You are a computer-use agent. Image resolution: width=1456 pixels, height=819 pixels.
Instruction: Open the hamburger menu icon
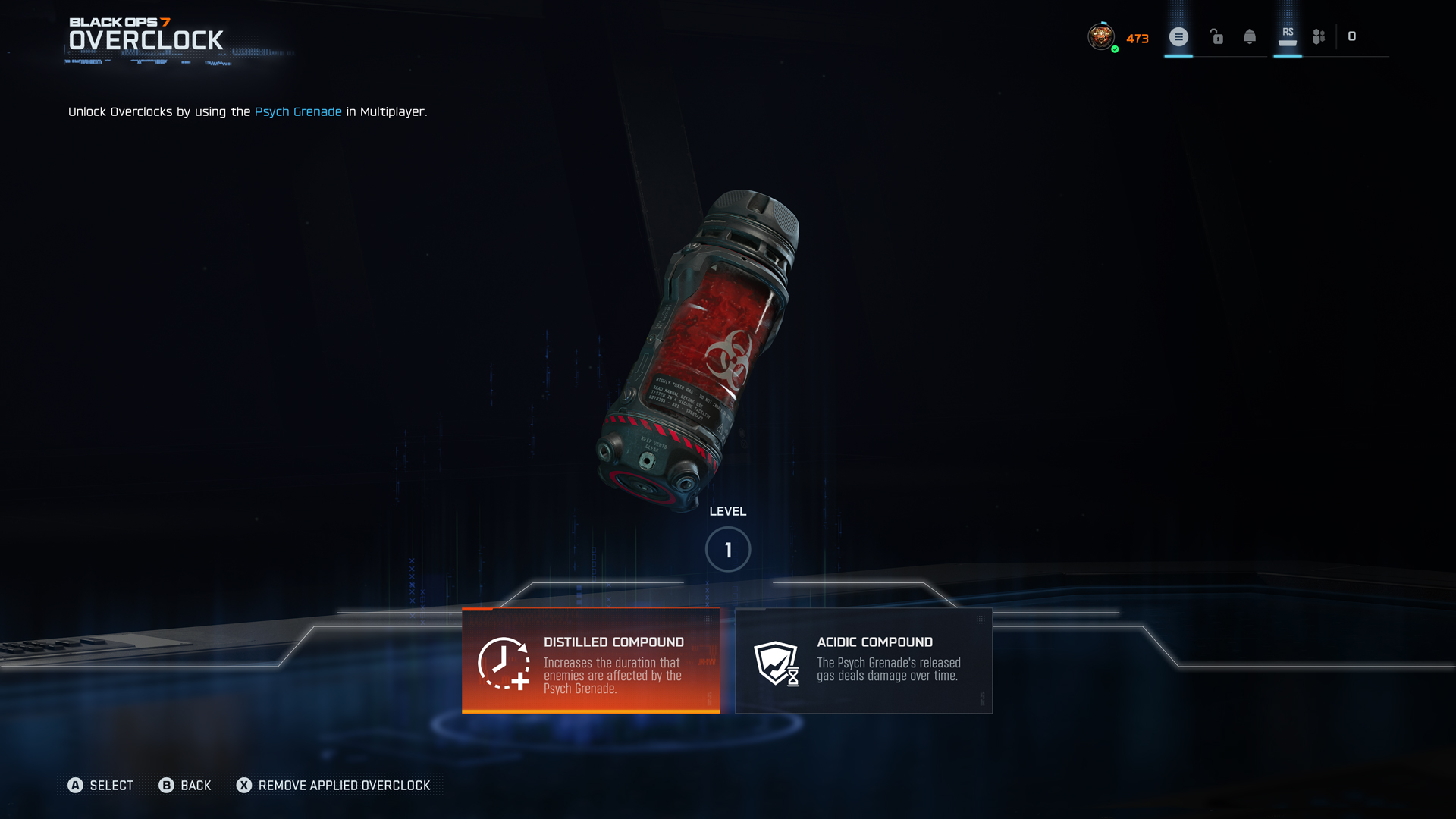coord(1178,36)
